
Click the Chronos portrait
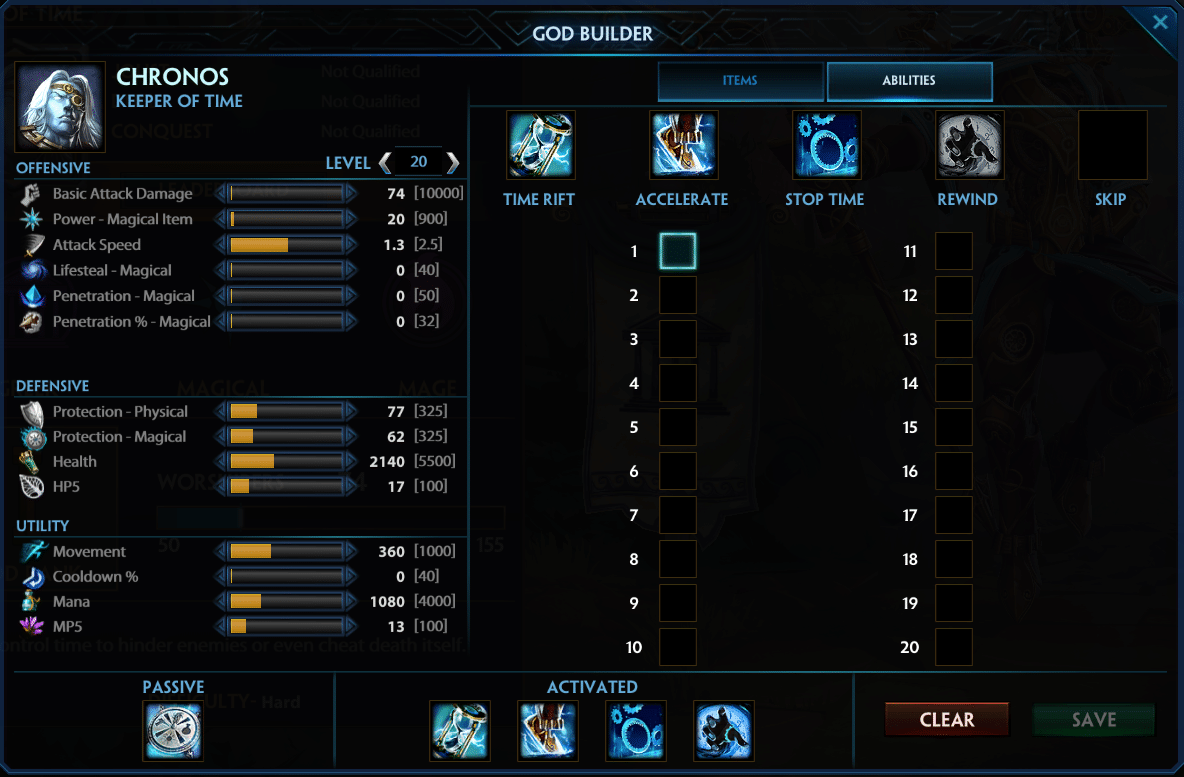[x=60, y=107]
